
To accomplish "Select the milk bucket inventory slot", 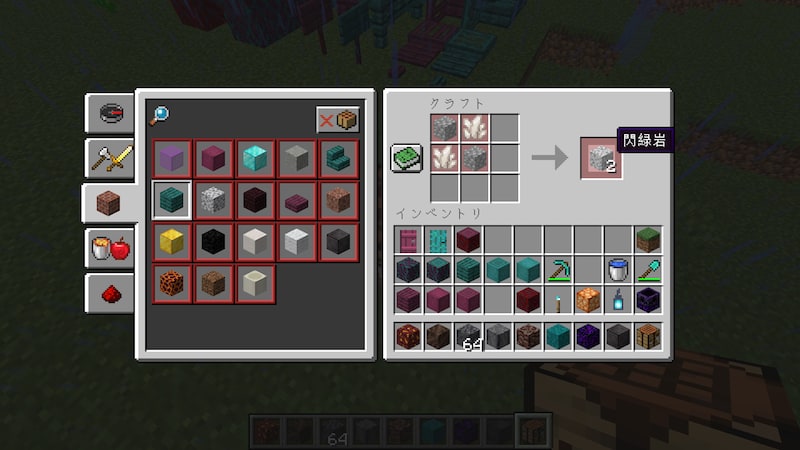I will tap(618, 269).
